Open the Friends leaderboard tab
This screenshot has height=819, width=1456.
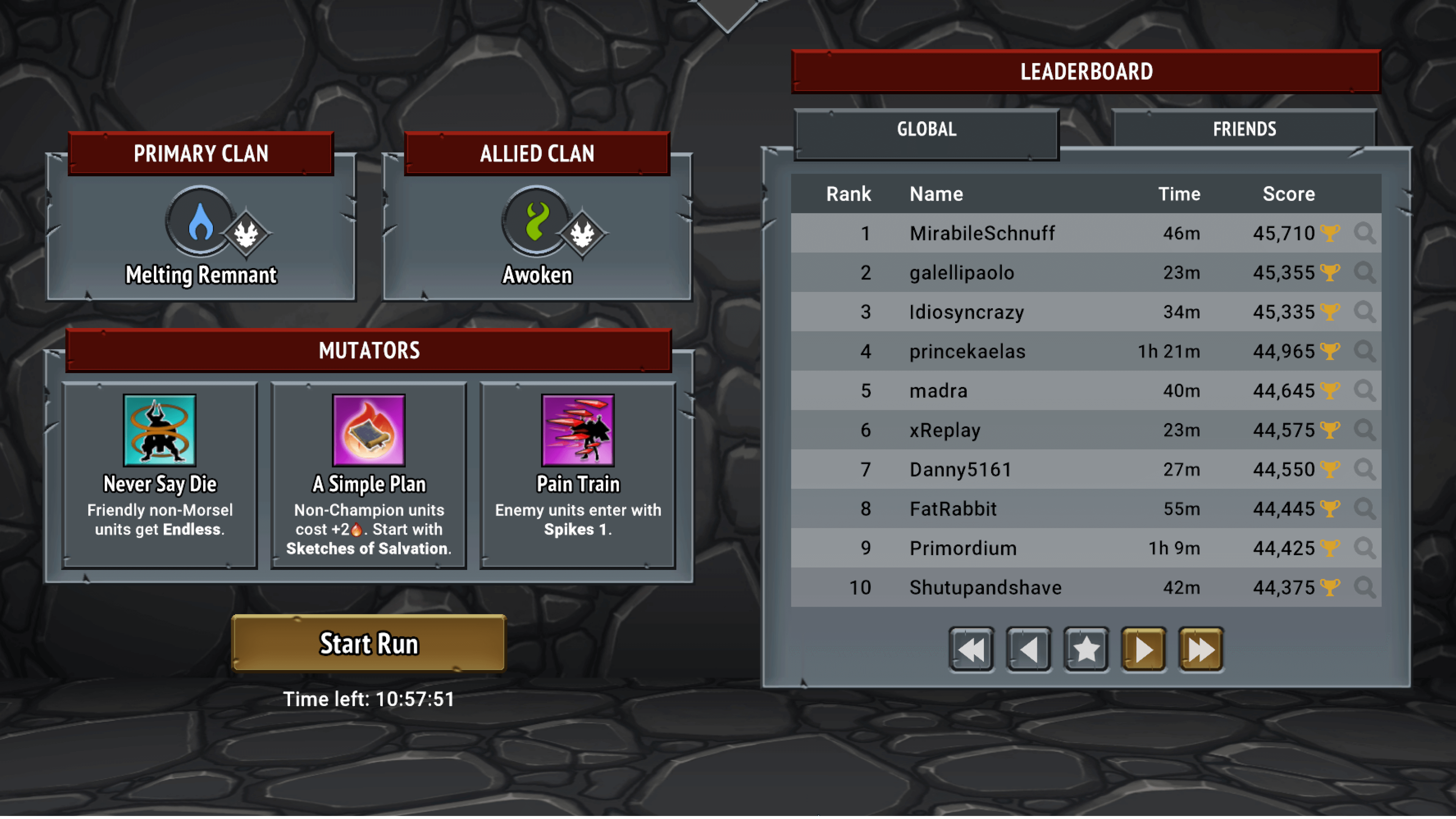1244,129
